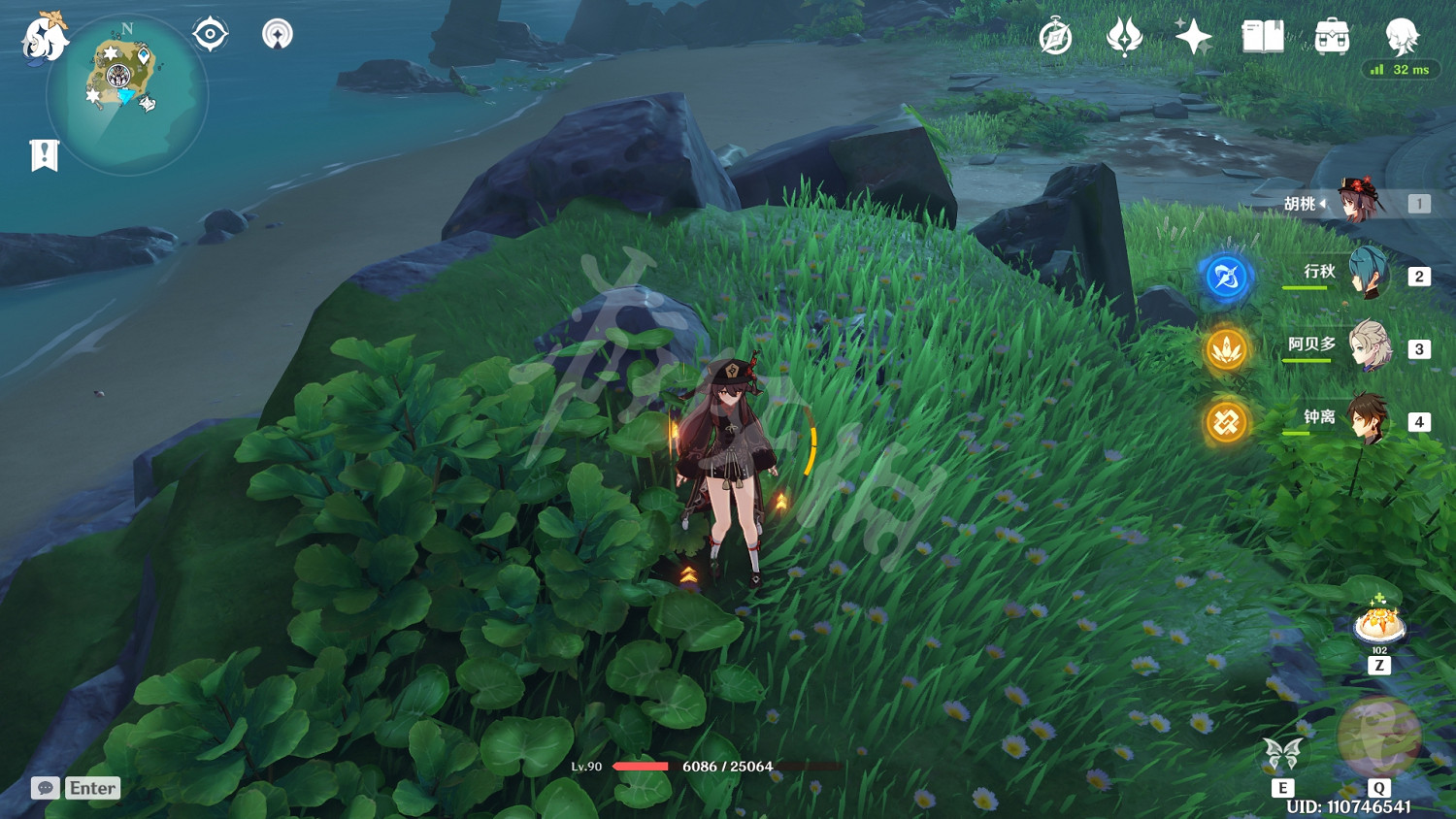Open the character screen icon

pos(1402,37)
